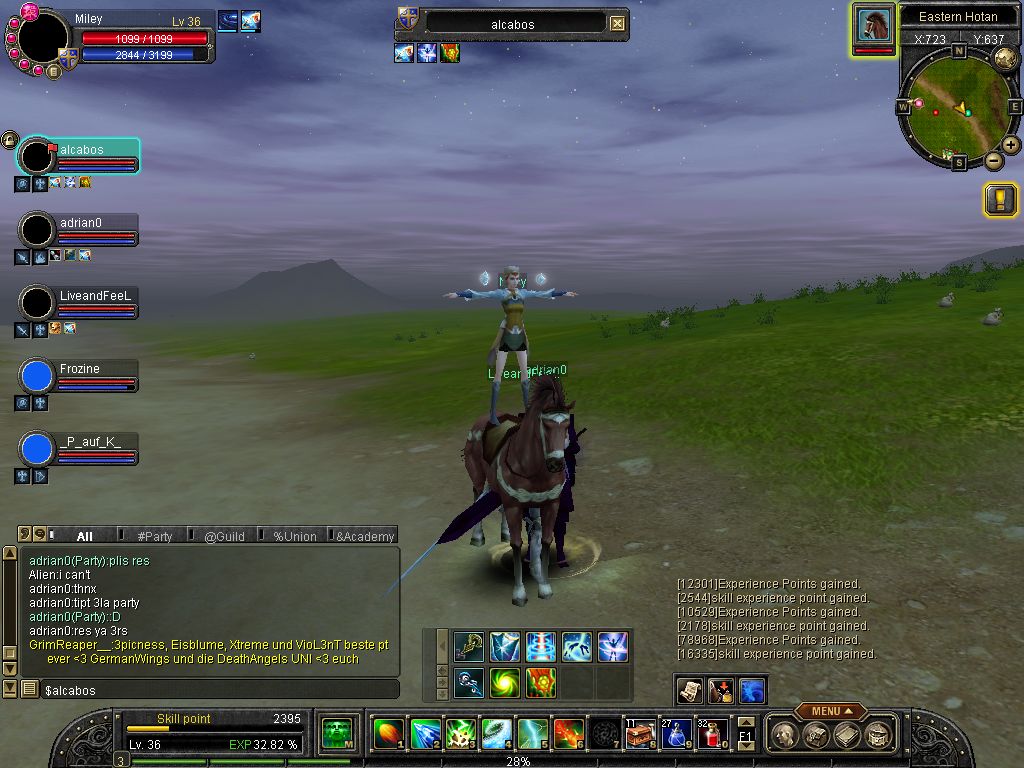
Task: Click the yellow exclamation alert button
Action: coord(1000,200)
